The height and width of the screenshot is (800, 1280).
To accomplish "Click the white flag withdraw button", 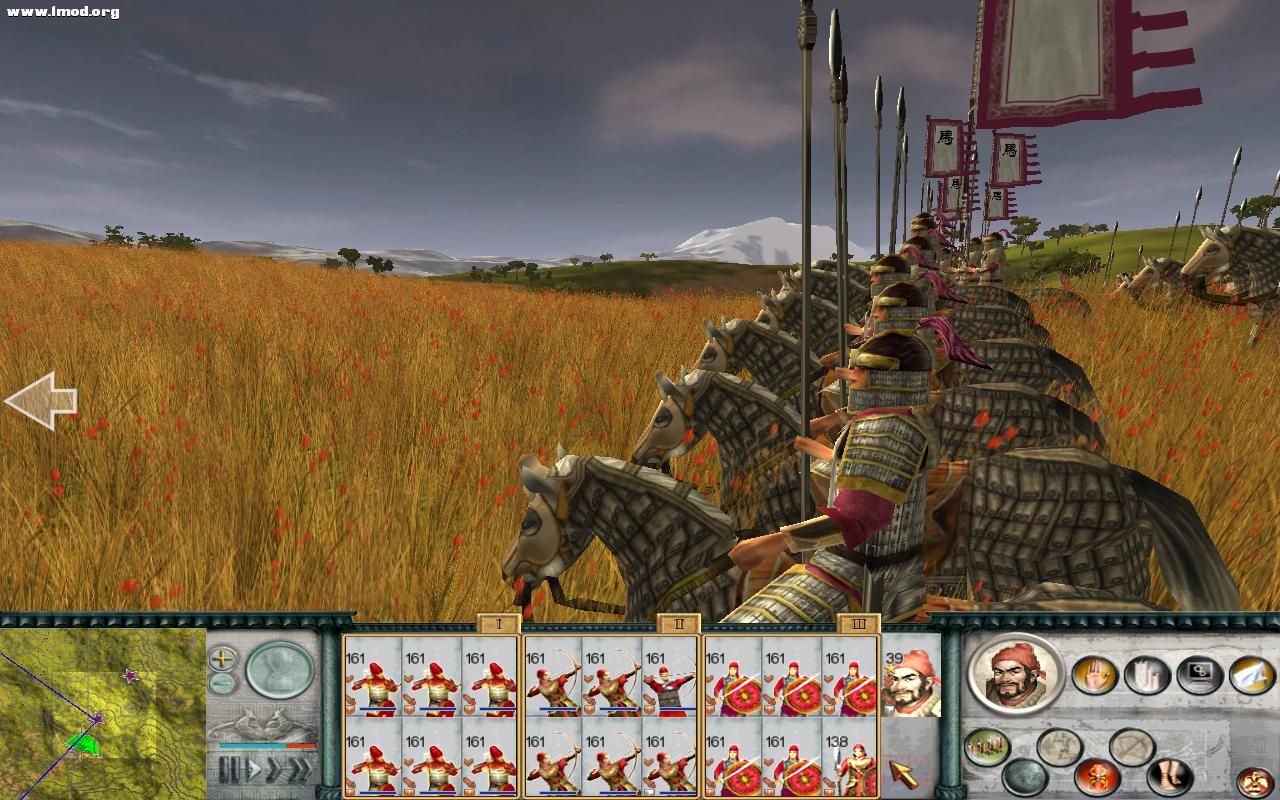I will click(1251, 675).
